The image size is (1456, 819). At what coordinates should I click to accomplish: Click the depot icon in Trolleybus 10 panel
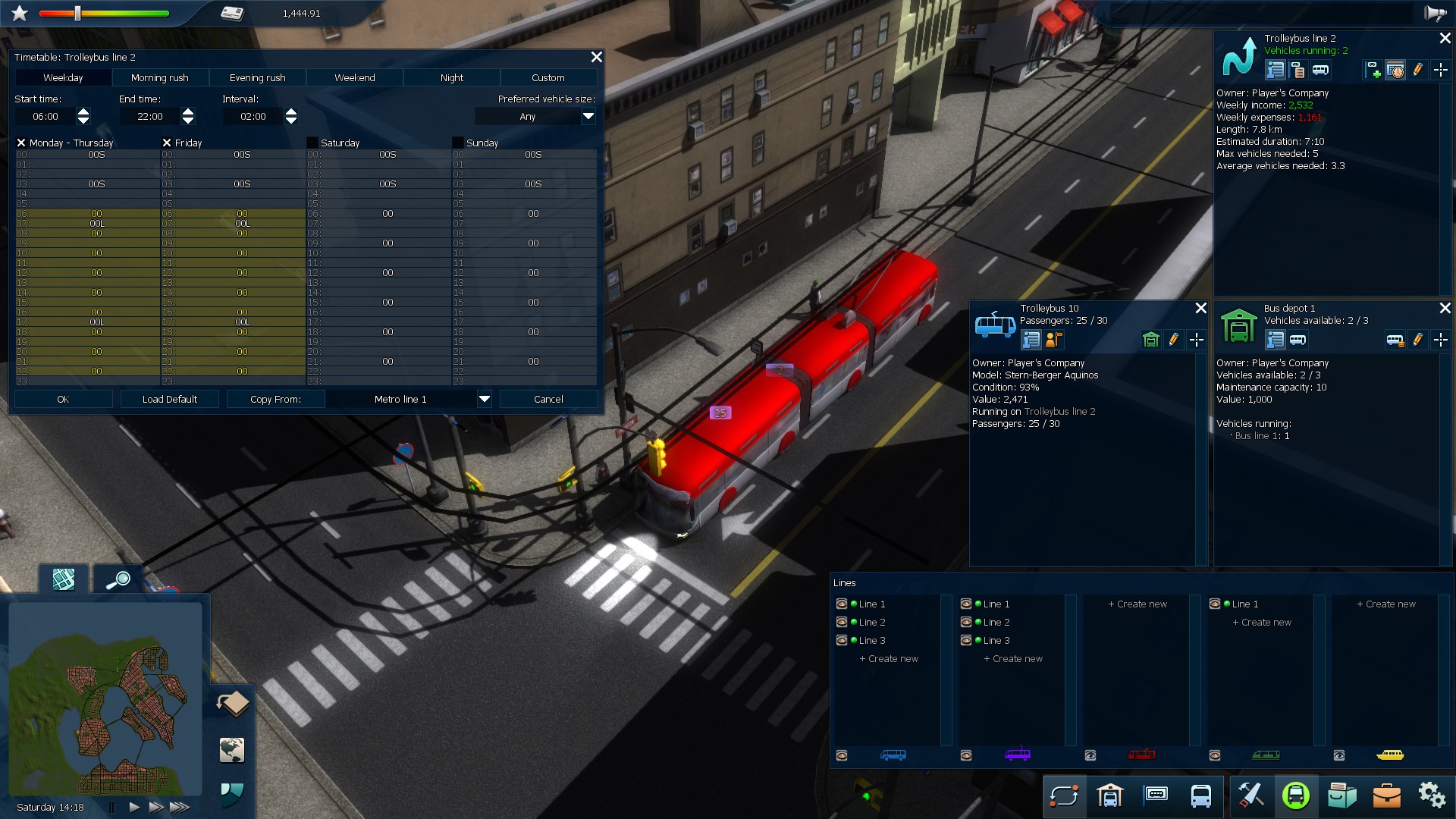tap(1150, 340)
